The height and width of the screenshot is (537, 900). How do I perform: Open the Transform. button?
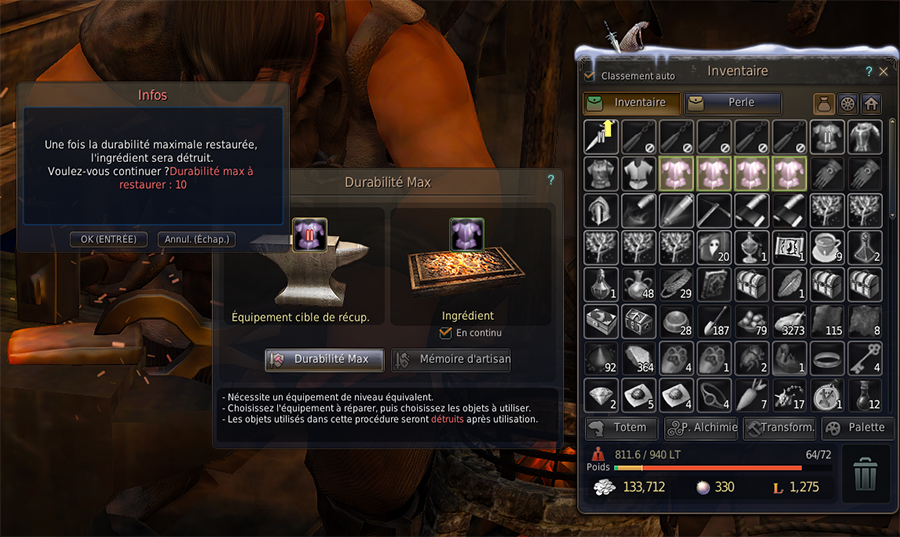click(x=780, y=428)
